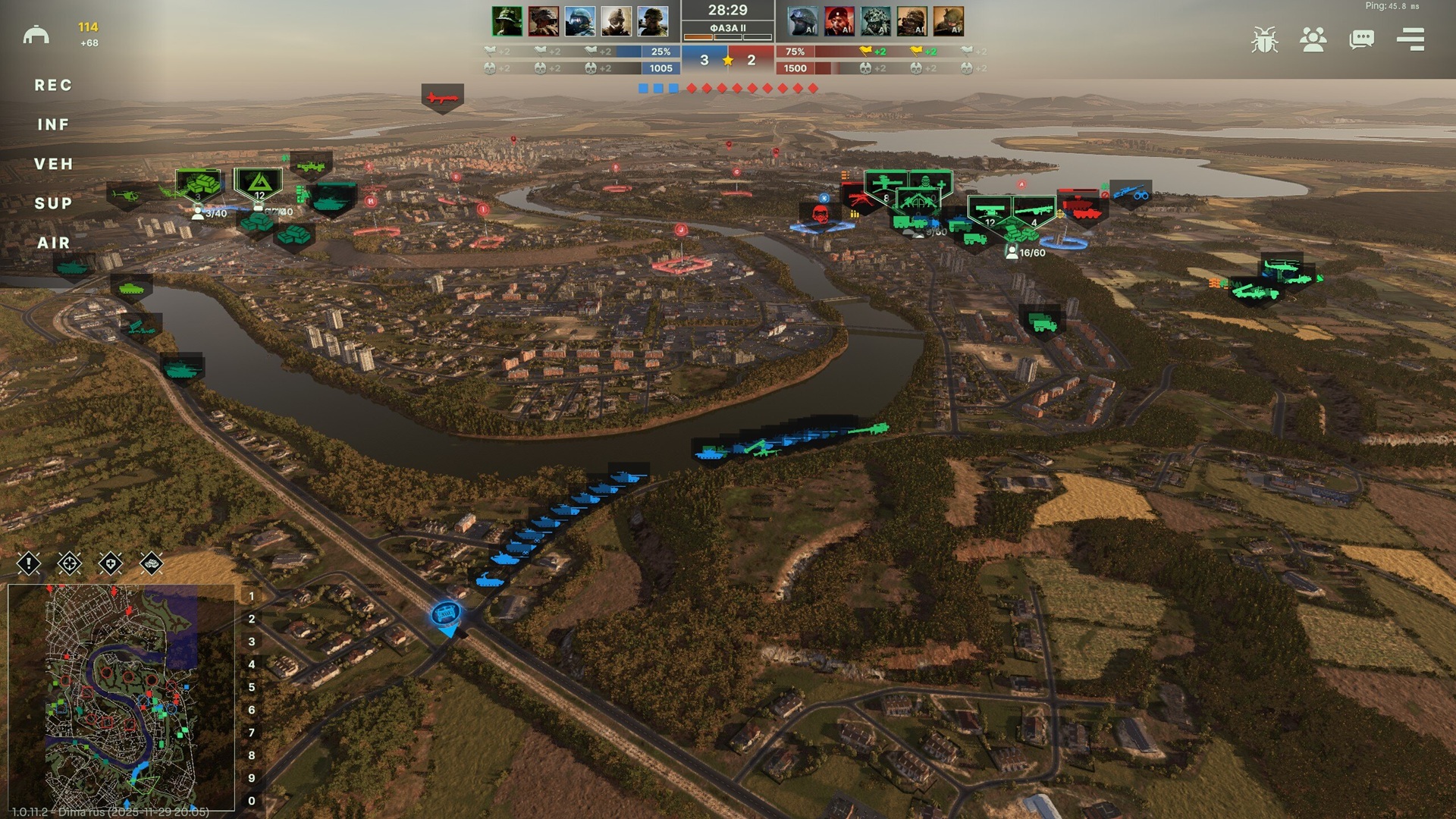Open the AIR units category
This screenshot has height=819, width=1456.
(x=53, y=243)
